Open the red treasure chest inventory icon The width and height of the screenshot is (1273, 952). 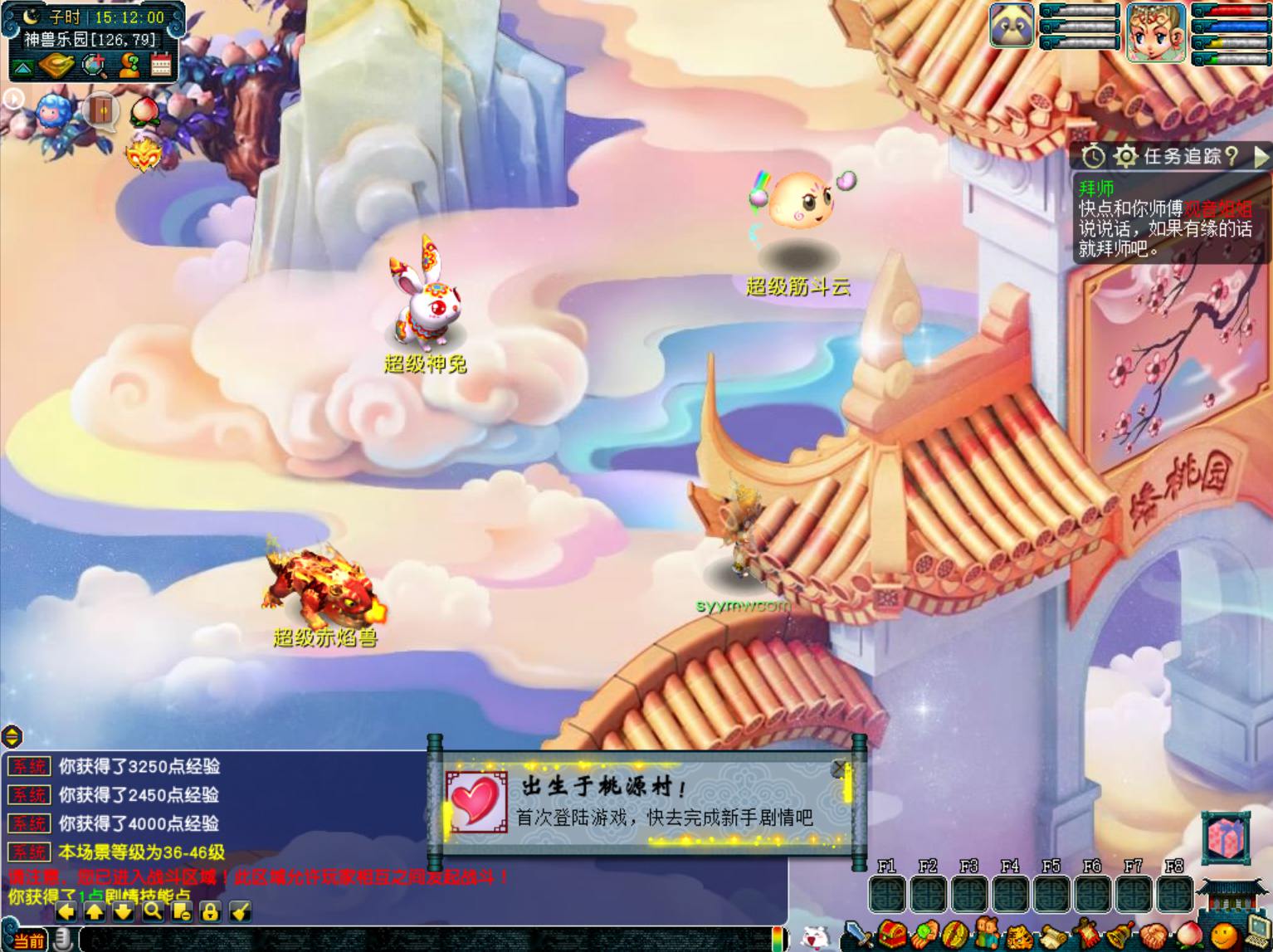pyautogui.click(x=892, y=935)
